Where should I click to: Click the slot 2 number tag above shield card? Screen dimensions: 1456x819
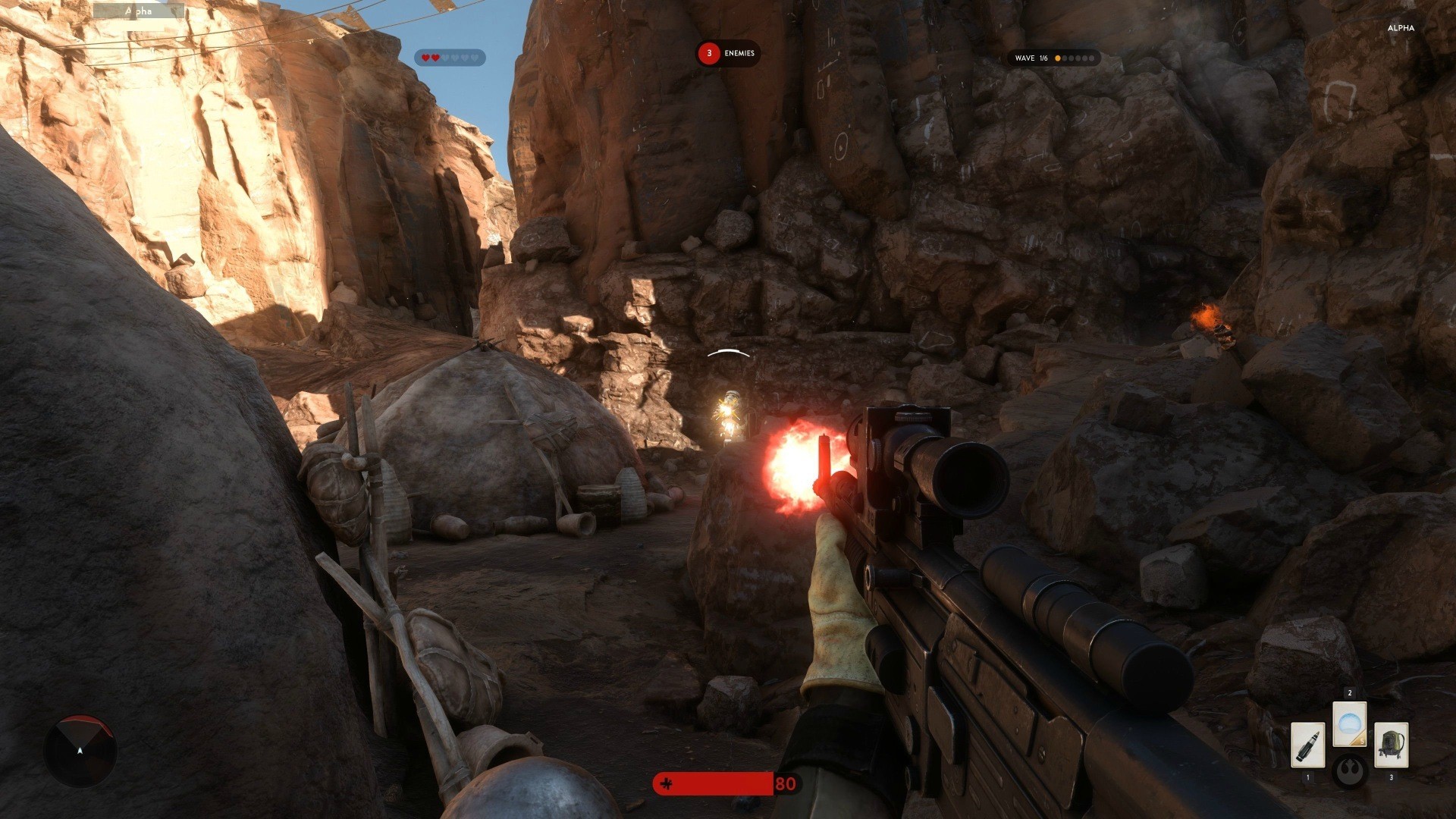click(1350, 692)
